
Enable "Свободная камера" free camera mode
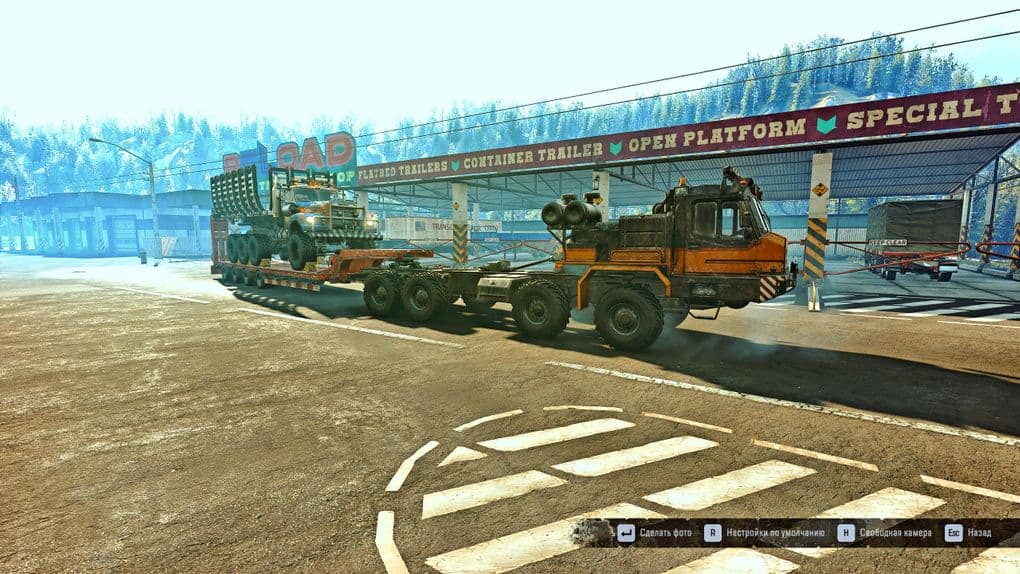click(x=896, y=533)
